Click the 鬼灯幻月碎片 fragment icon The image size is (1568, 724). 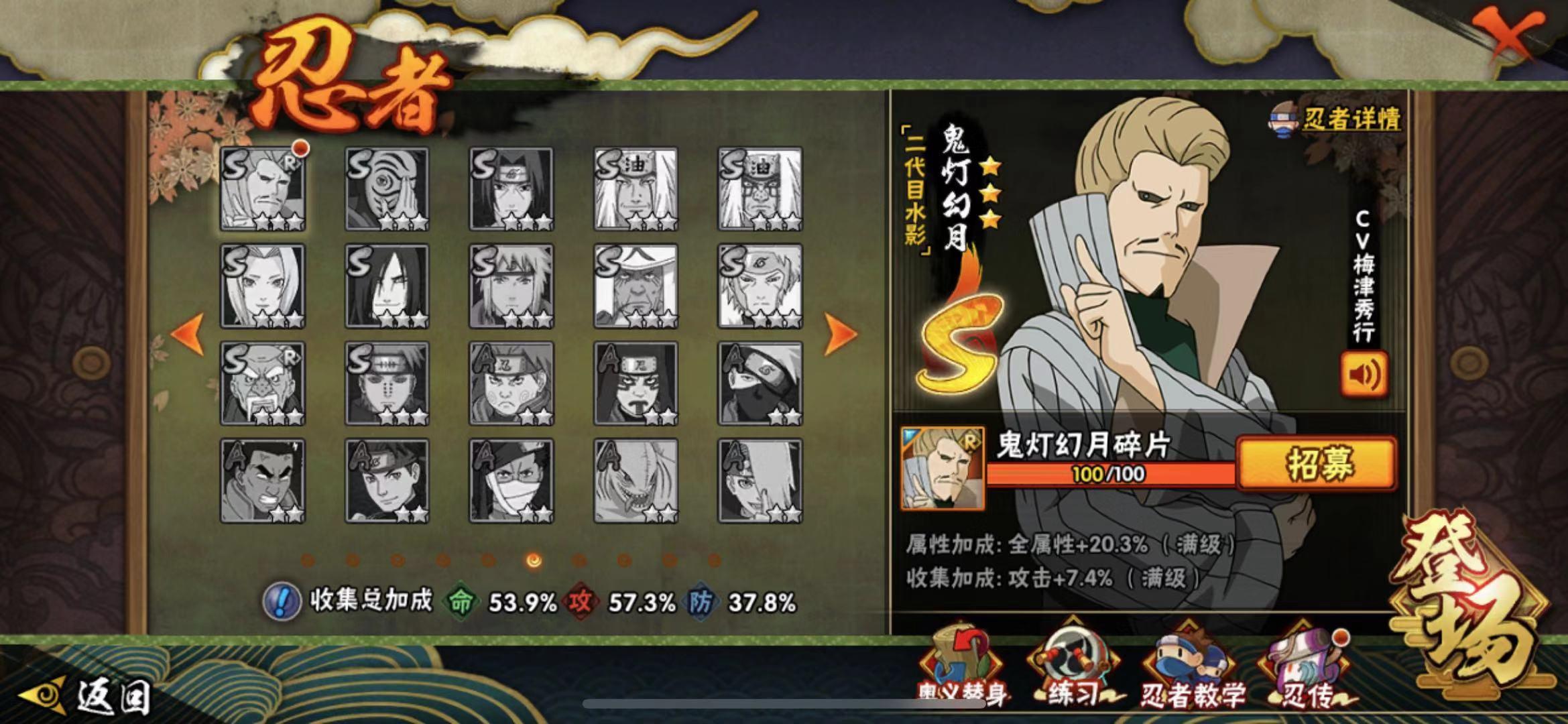[x=943, y=468]
